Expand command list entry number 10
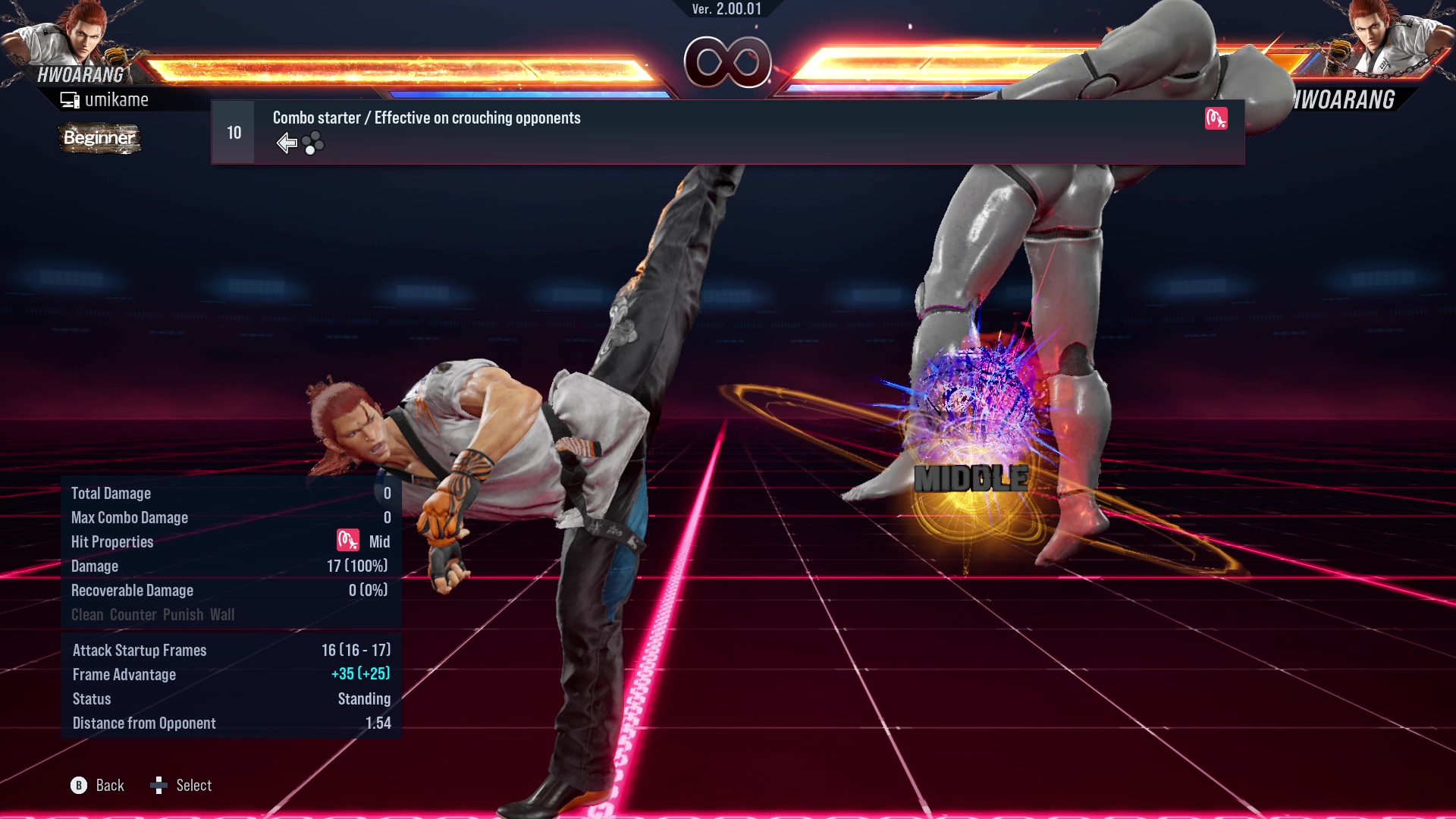Viewport: 1456px width, 819px height. (x=232, y=131)
